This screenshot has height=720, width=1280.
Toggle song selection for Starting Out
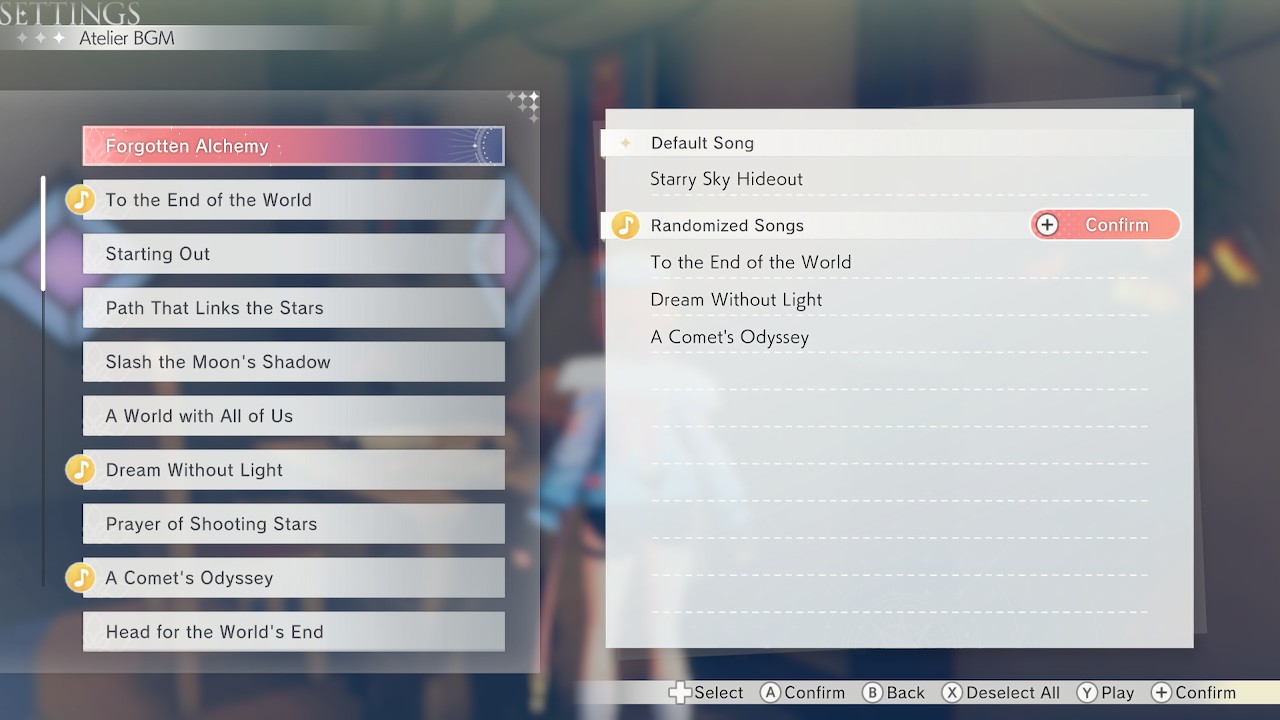(x=293, y=254)
